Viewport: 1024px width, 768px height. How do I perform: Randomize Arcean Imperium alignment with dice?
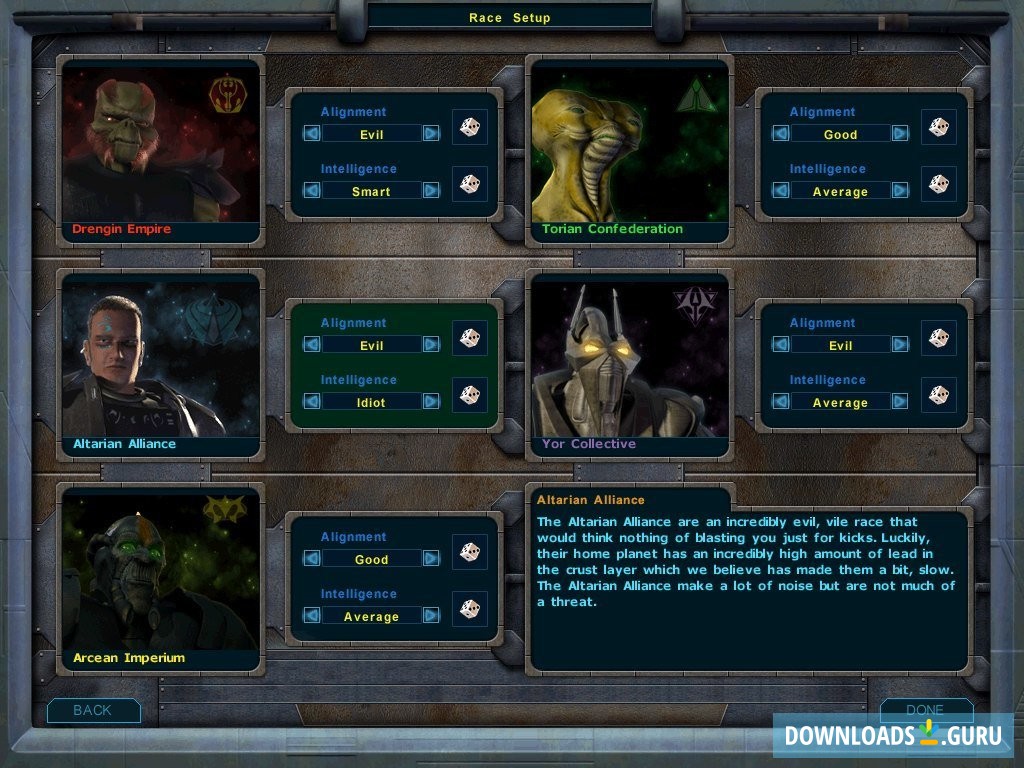(470, 552)
